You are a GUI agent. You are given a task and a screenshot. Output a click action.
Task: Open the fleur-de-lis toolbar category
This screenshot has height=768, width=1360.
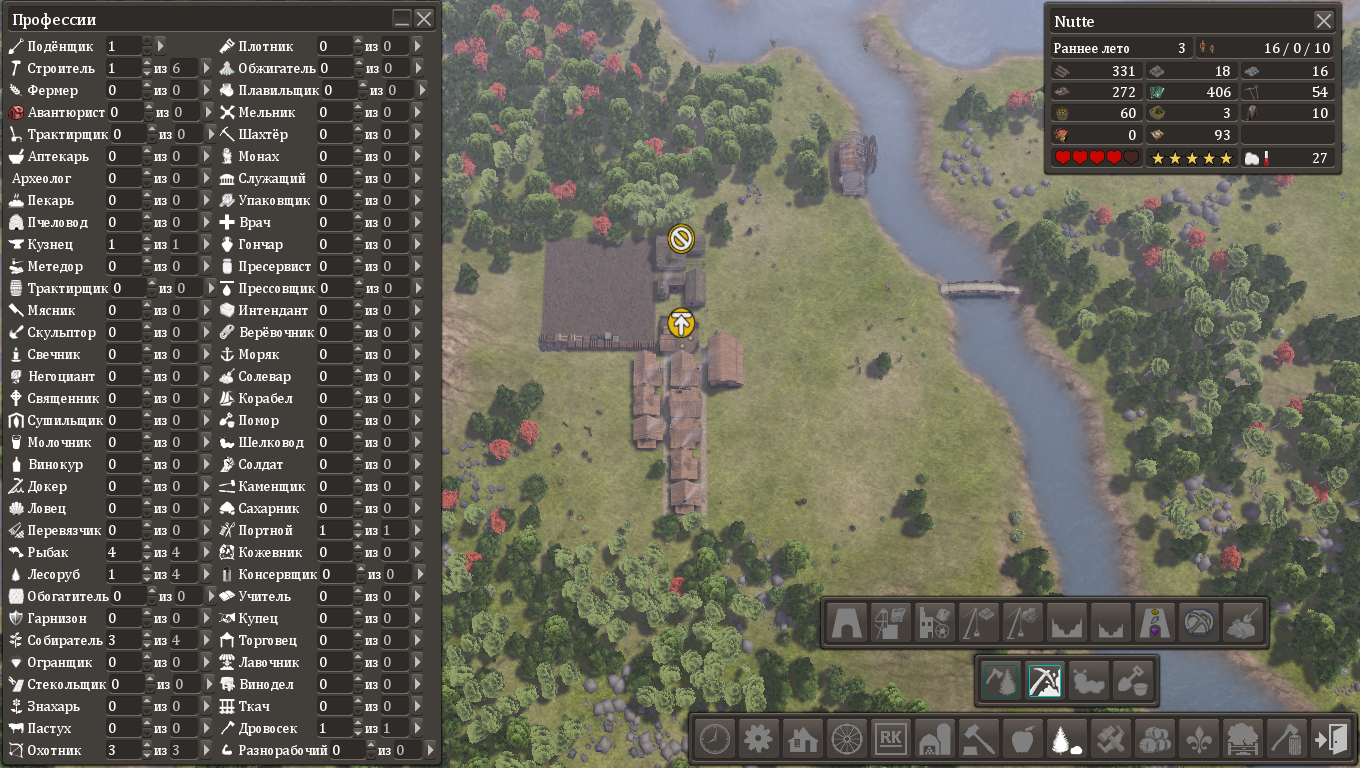pos(1198,740)
